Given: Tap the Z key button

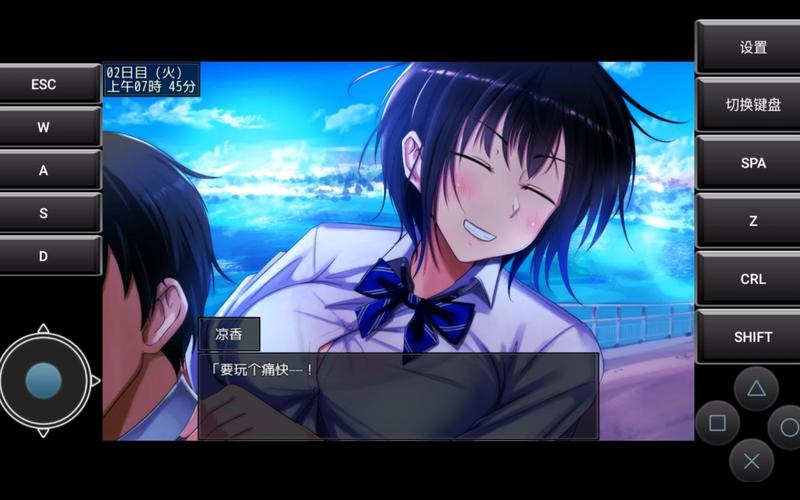Looking at the screenshot, I should [752, 221].
